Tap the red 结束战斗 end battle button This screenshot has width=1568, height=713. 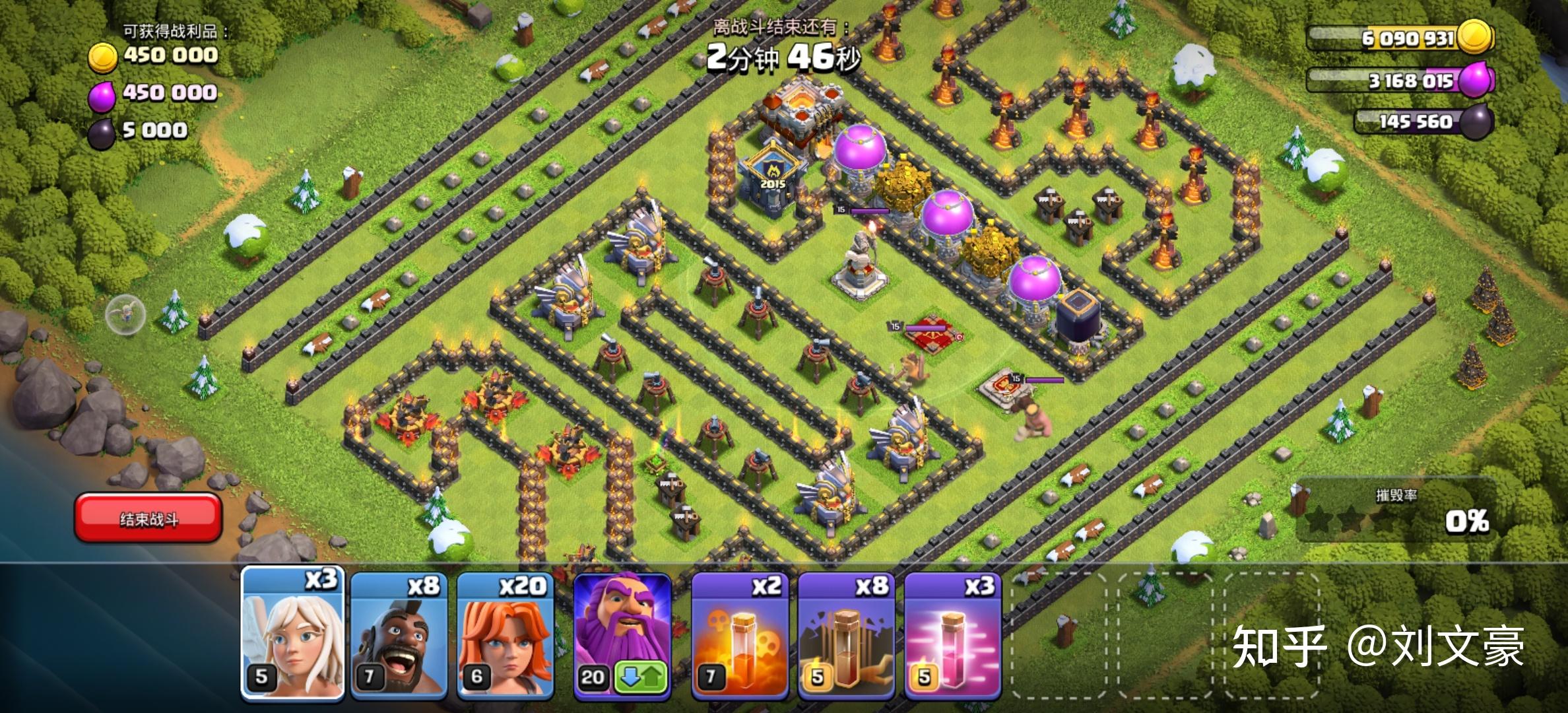(x=148, y=519)
